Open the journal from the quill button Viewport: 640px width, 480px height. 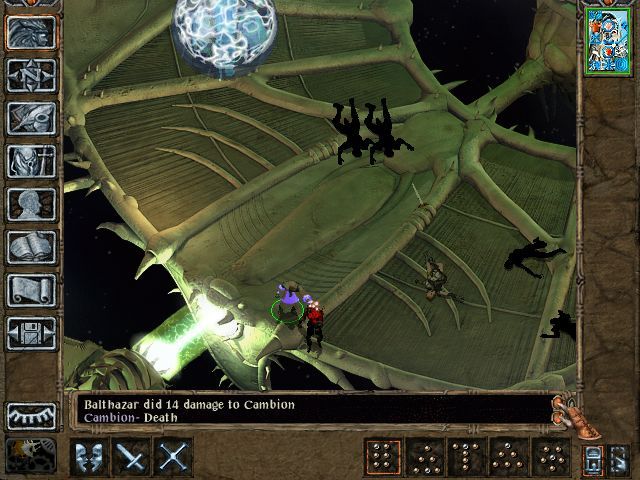(31, 118)
